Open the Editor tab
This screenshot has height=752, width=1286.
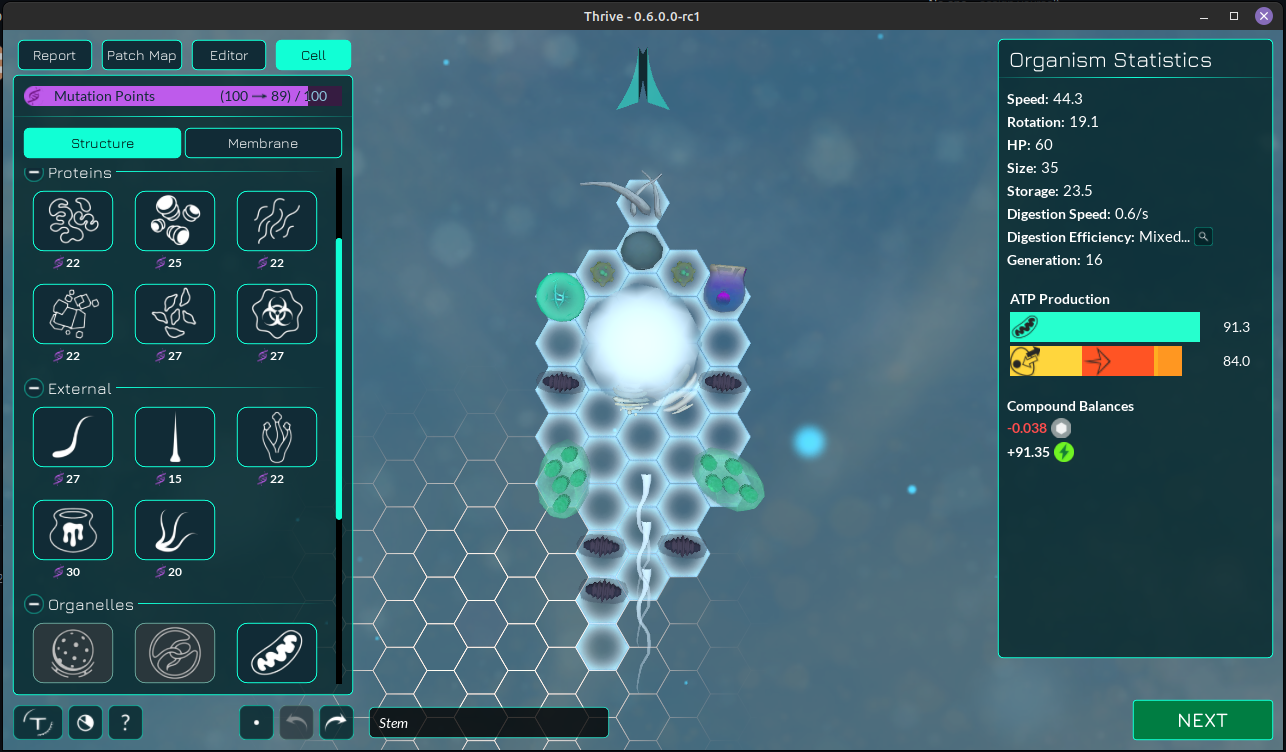click(229, 55)
